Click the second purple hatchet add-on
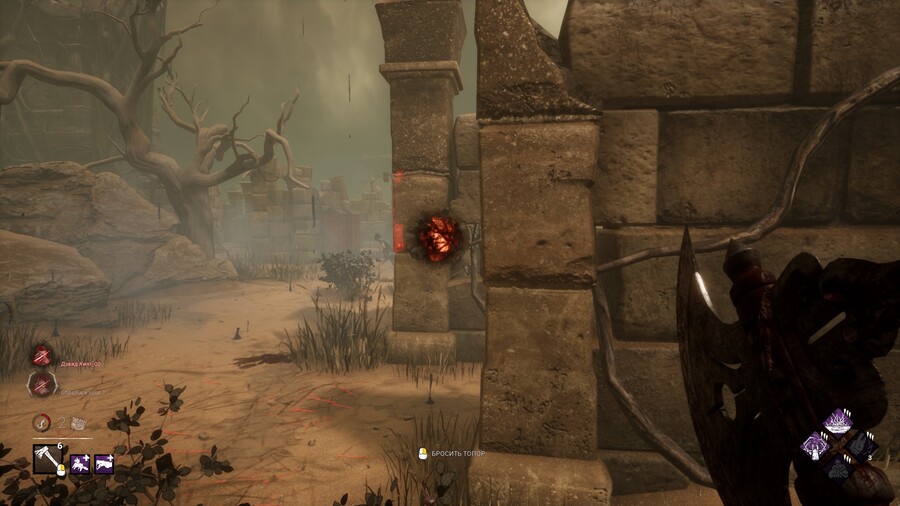Viewport: 900px width, 506px height. coord(104,464)
